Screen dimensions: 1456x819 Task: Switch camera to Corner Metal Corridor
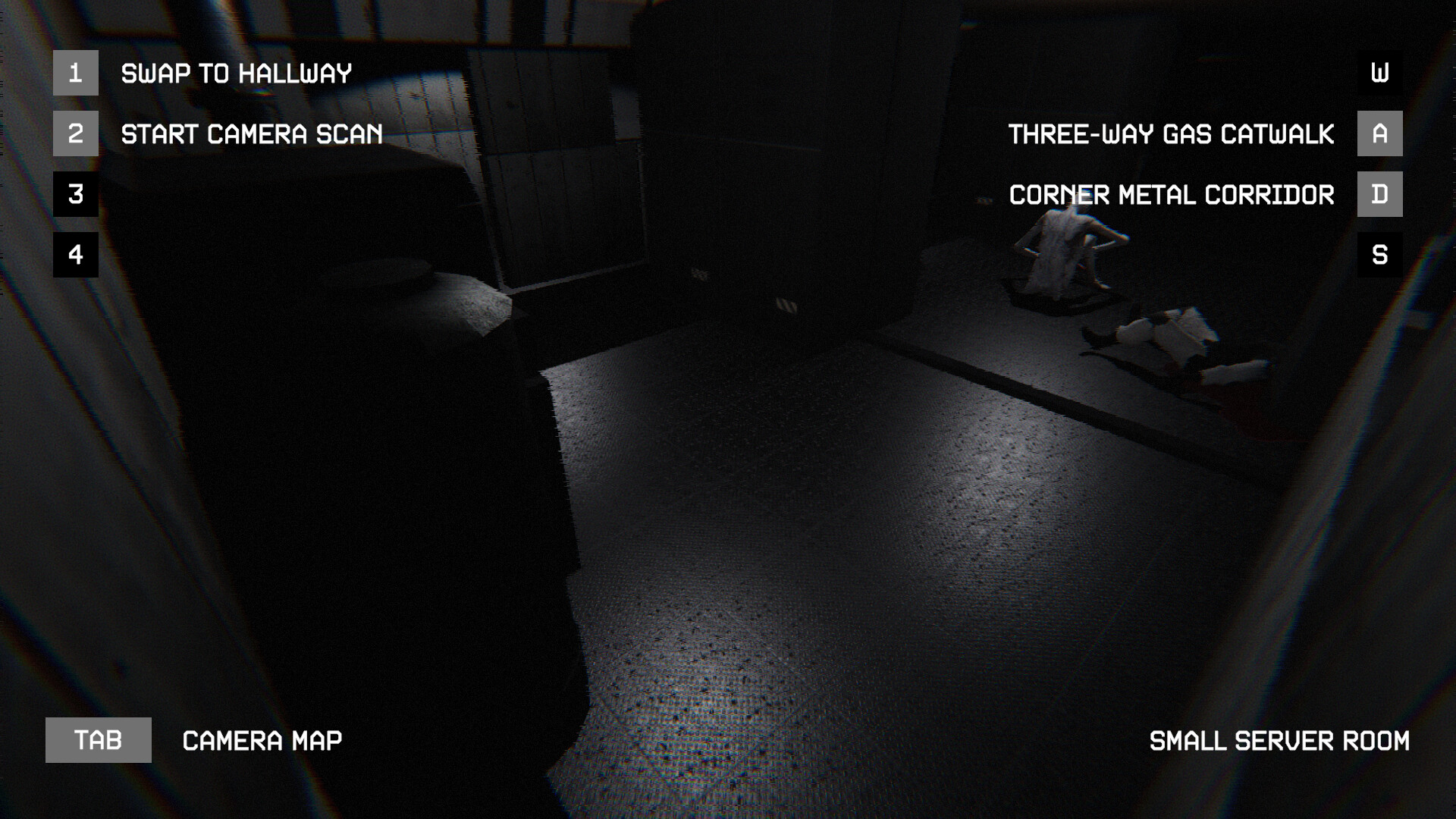pos(1171,194)
